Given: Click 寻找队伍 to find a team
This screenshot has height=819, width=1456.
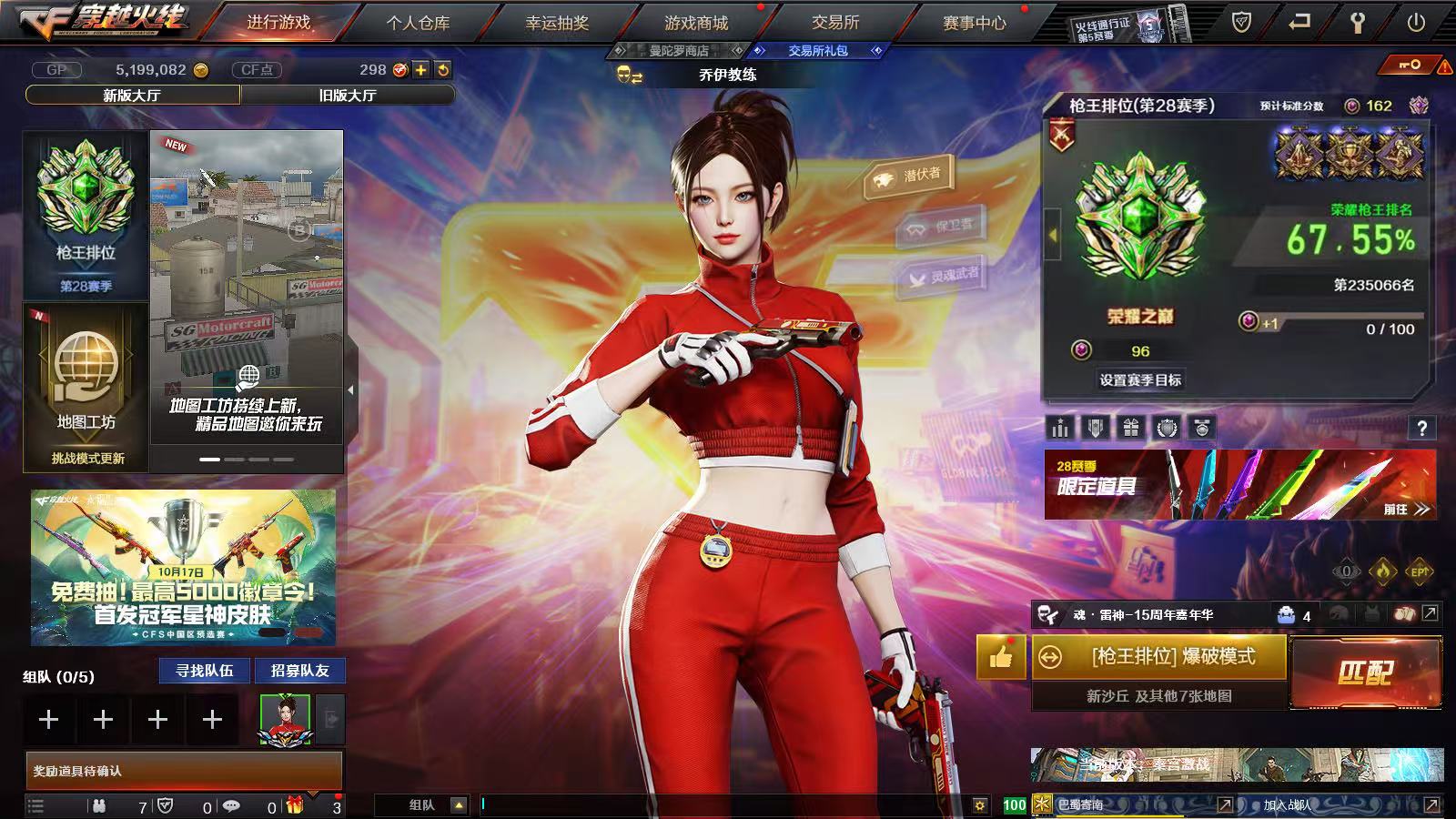Looking at the screenshot, I should pyautogui.click(x=205, y=671).
